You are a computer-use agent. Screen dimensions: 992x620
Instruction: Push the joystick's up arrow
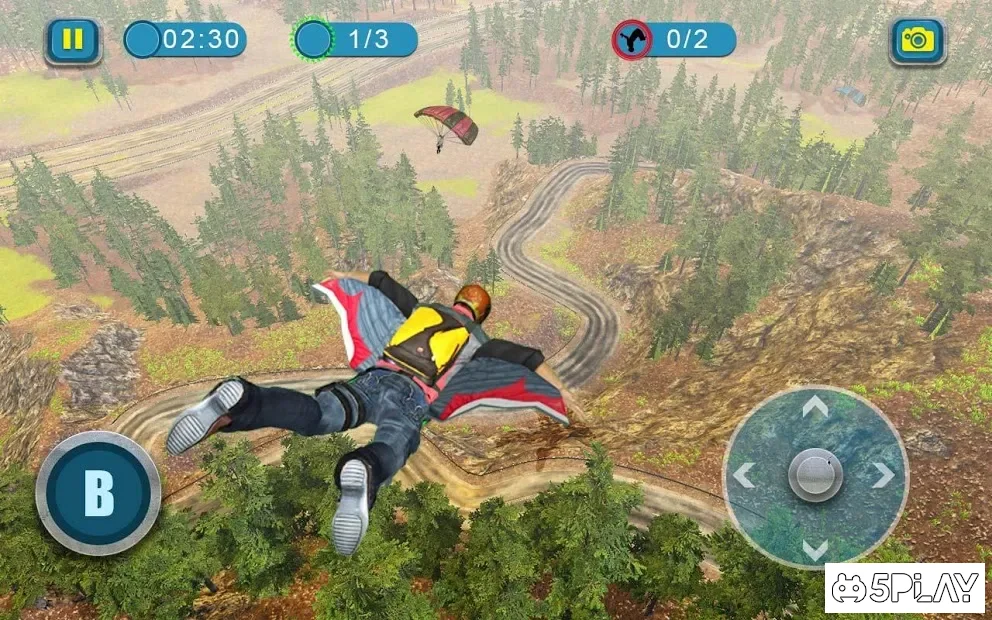pyautogui.click(x=815, y=406)
